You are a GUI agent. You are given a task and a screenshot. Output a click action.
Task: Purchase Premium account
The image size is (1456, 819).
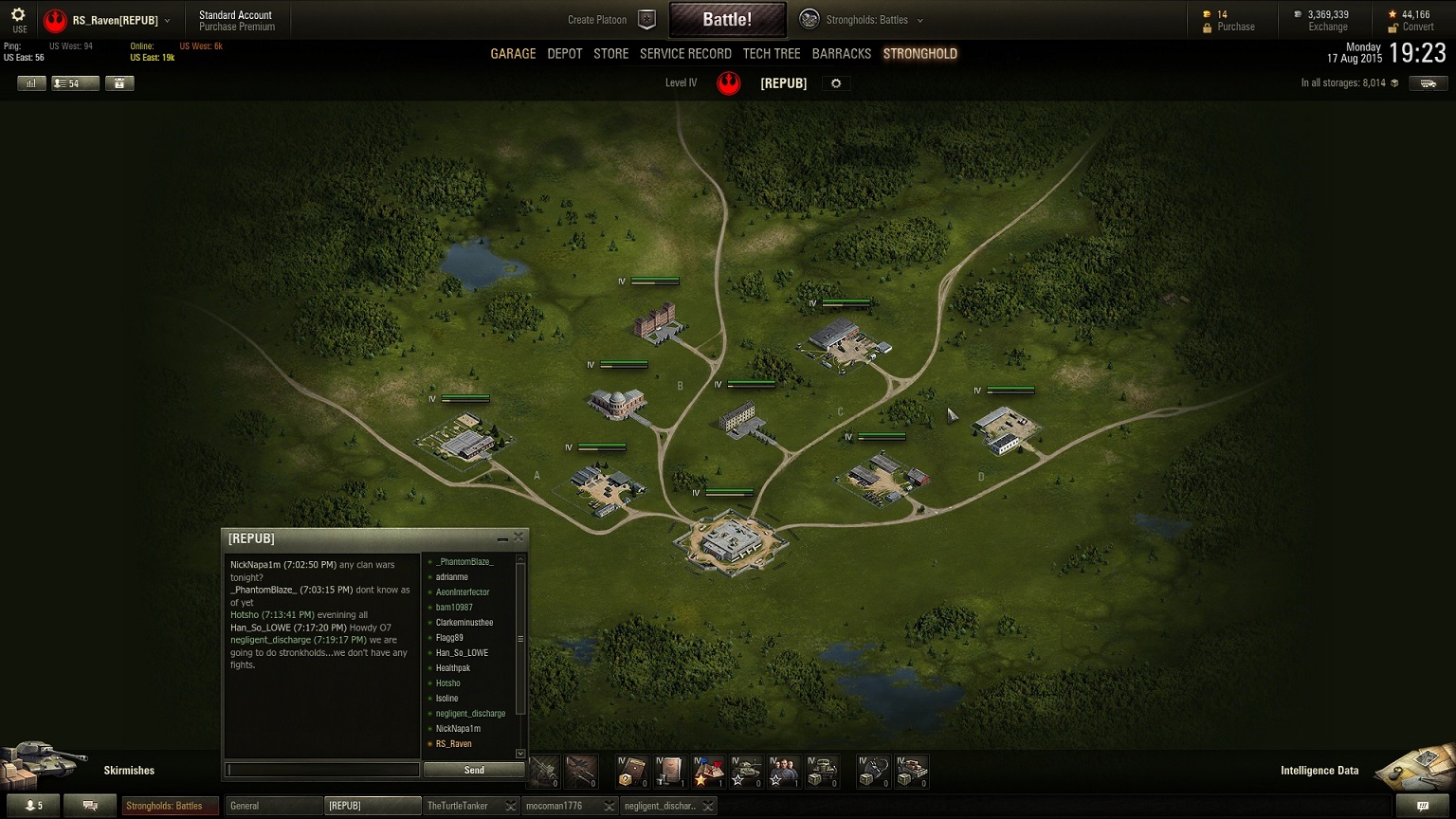coord(237,27)
